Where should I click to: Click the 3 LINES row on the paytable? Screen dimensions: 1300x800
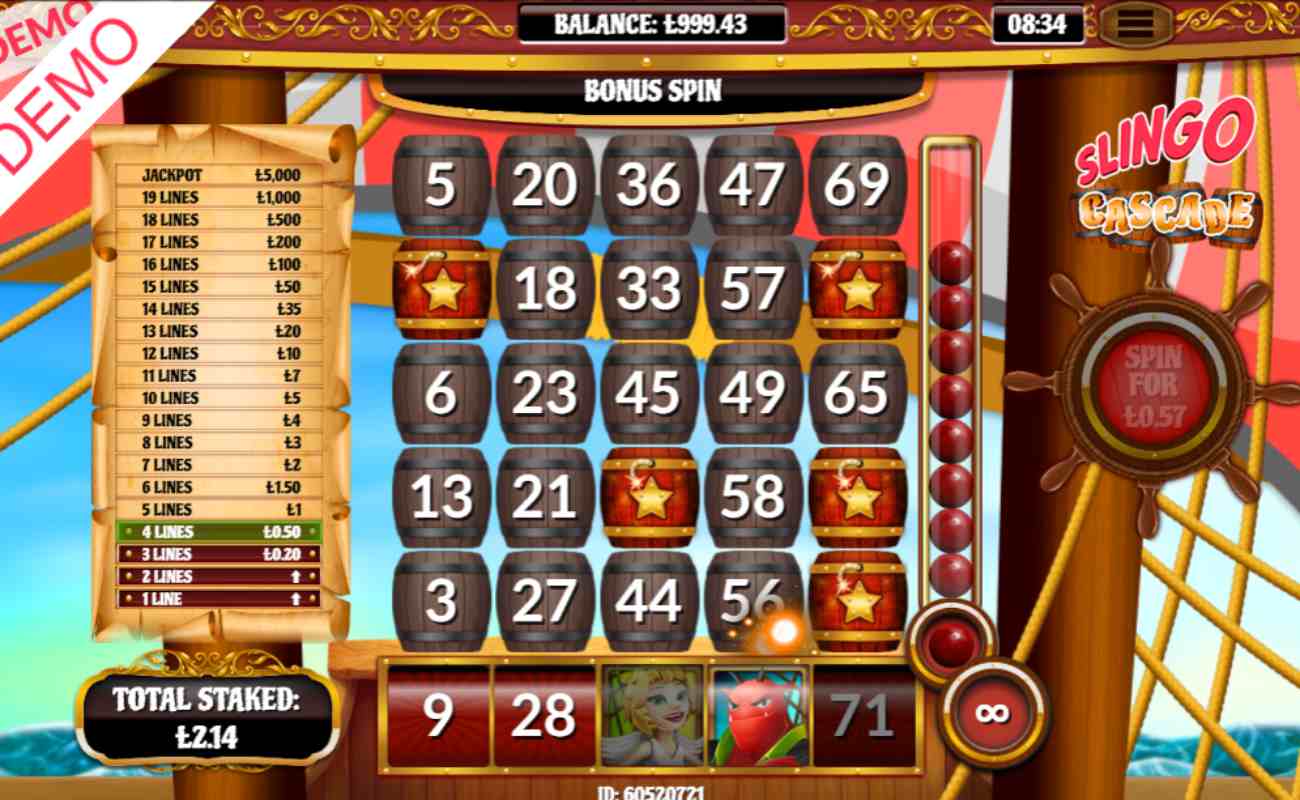click(220, 554)
